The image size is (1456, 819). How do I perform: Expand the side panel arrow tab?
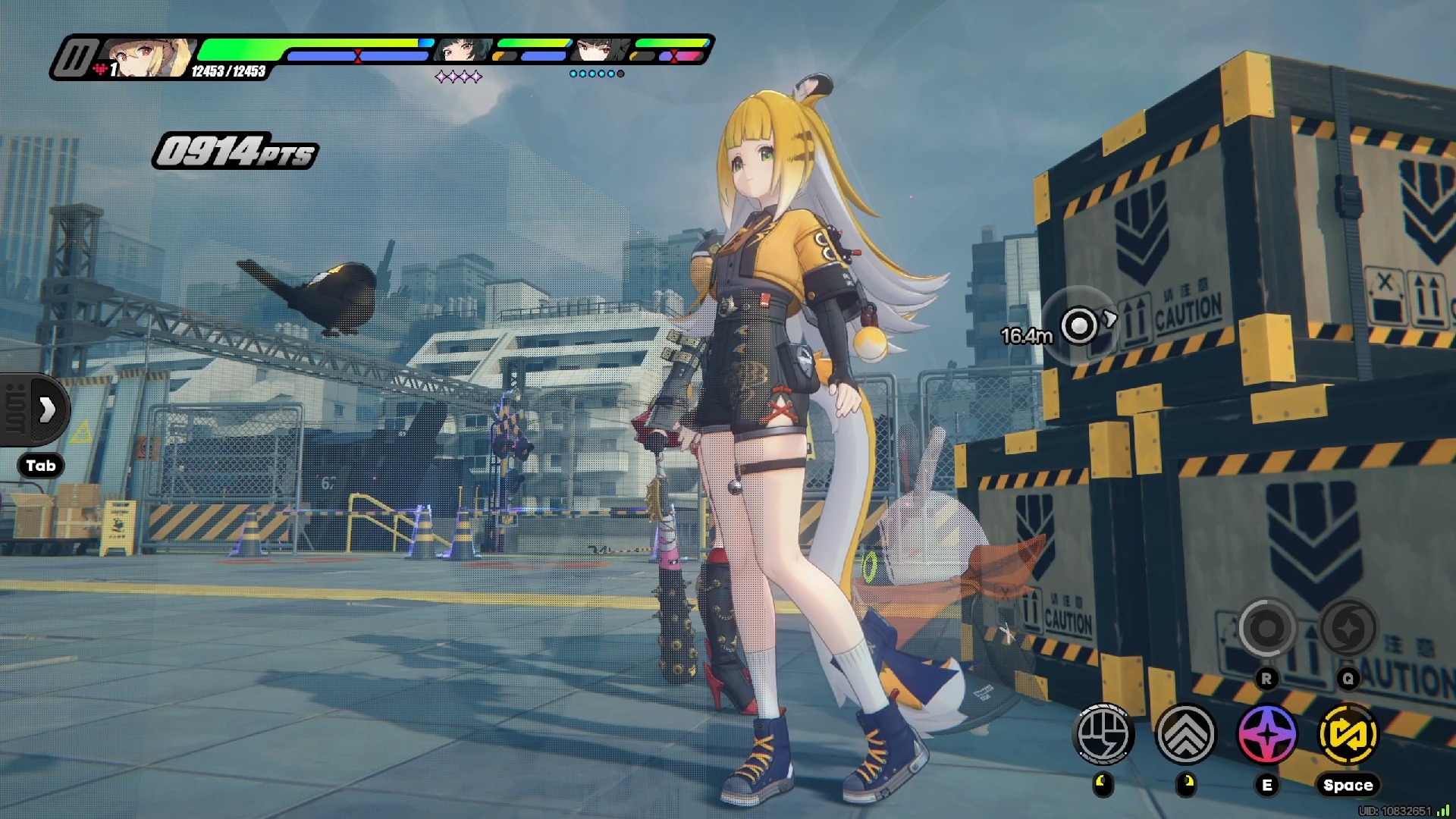point(46,409)
